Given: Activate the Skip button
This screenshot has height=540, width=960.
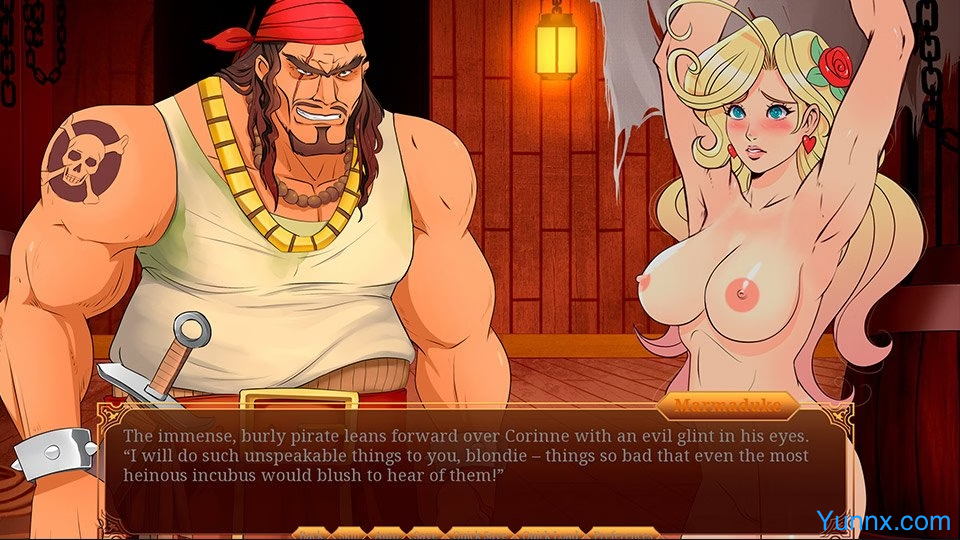Looking at the screenshot, I should tap(349, 532).
